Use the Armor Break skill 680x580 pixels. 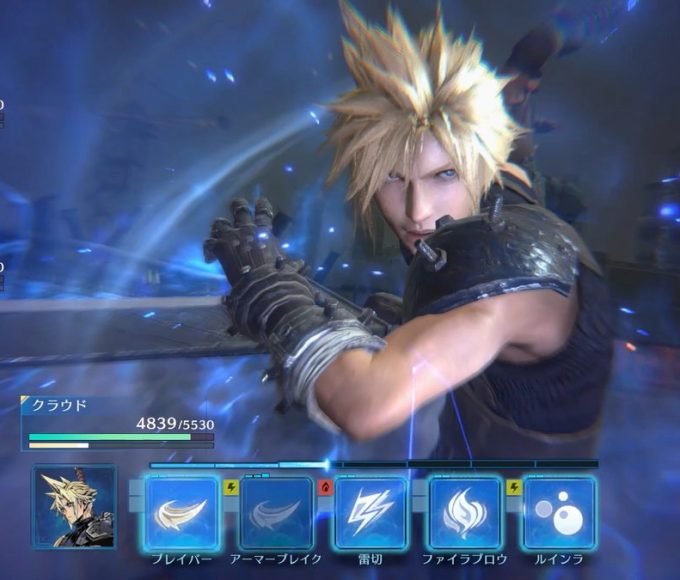pyautogui.click(x=276, y=512)
